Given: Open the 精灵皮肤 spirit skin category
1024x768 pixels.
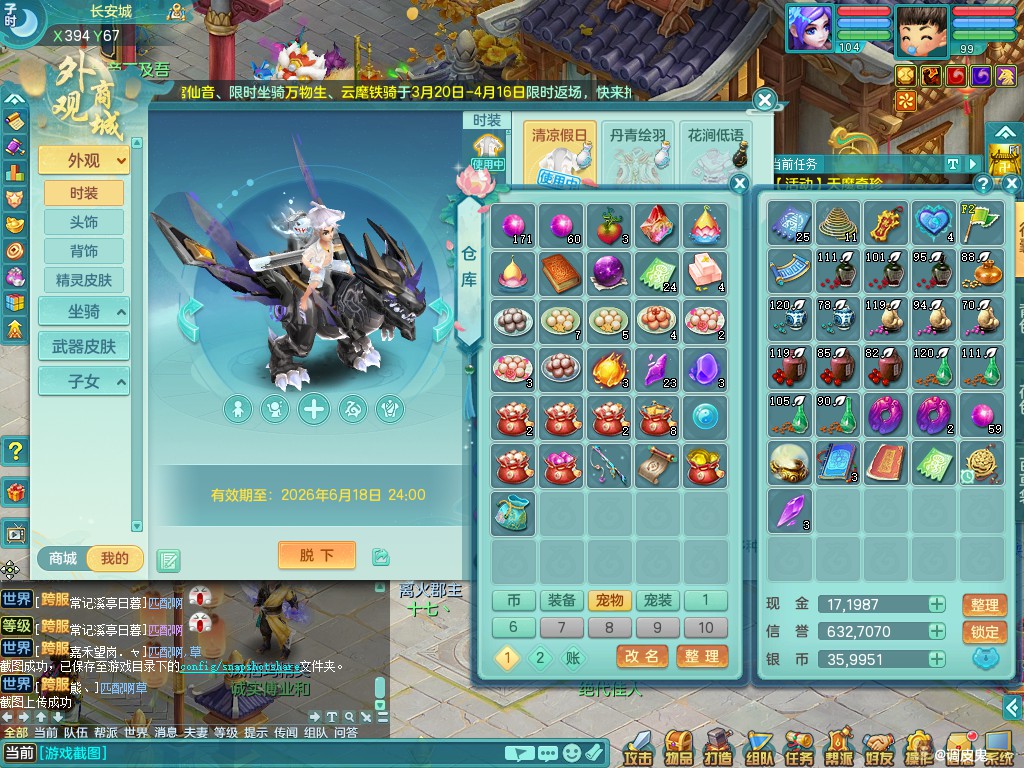Looking at the screenshot, I should click(84, 280).
